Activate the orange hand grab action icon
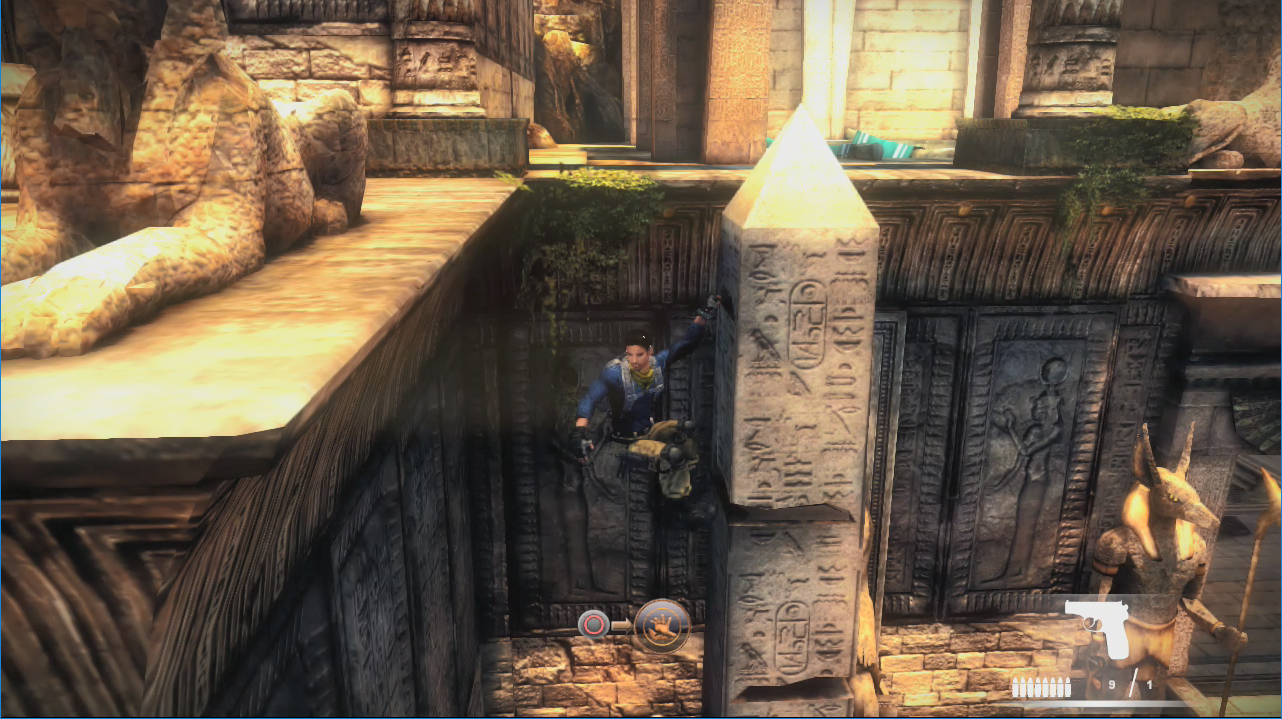This screenshot has height=719, width=1282. pos(662,626)
